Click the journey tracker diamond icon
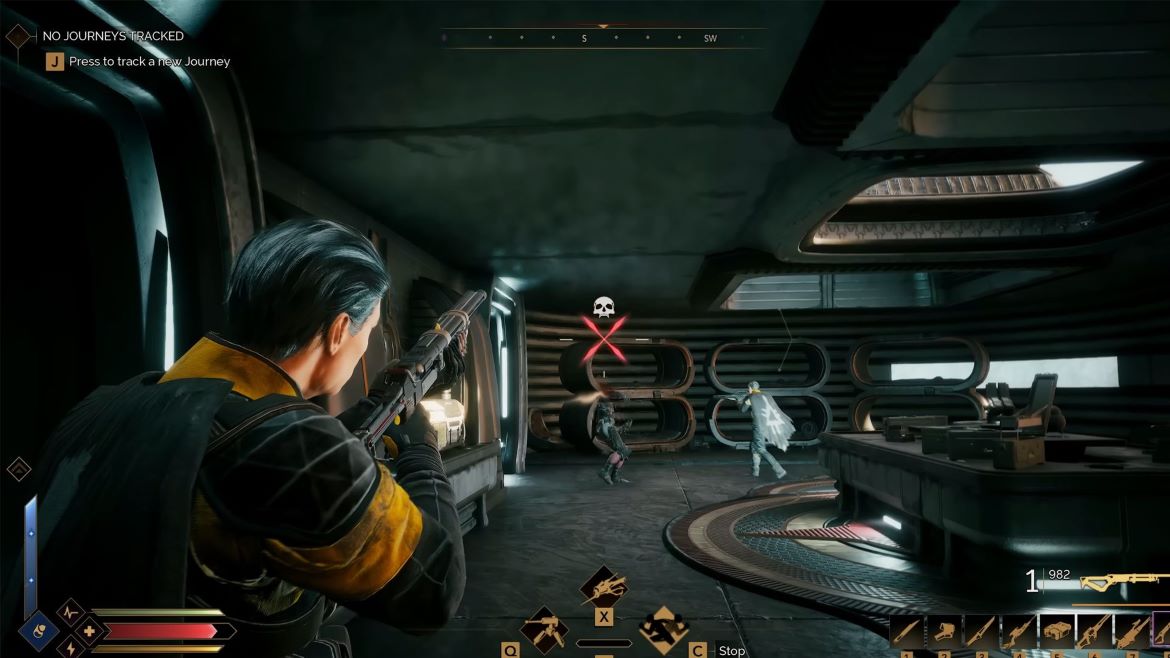The height and width of the screenshot is (658, 1170). [19, 37]
